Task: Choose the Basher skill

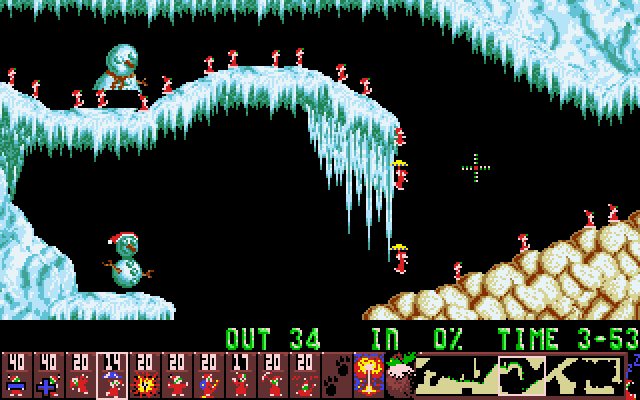Action: point(240,375)
